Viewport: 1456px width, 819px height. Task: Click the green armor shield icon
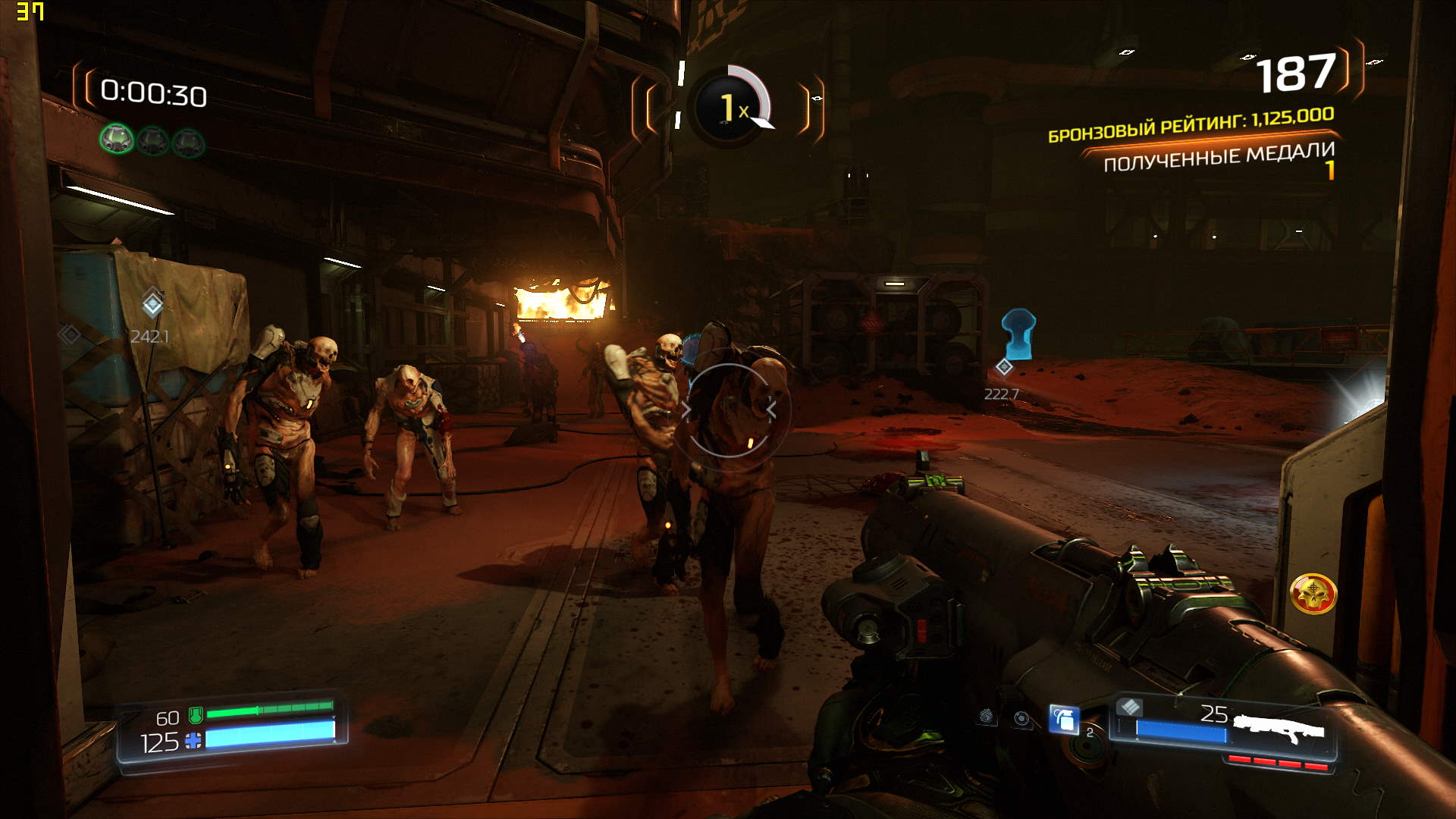point(196,714)
